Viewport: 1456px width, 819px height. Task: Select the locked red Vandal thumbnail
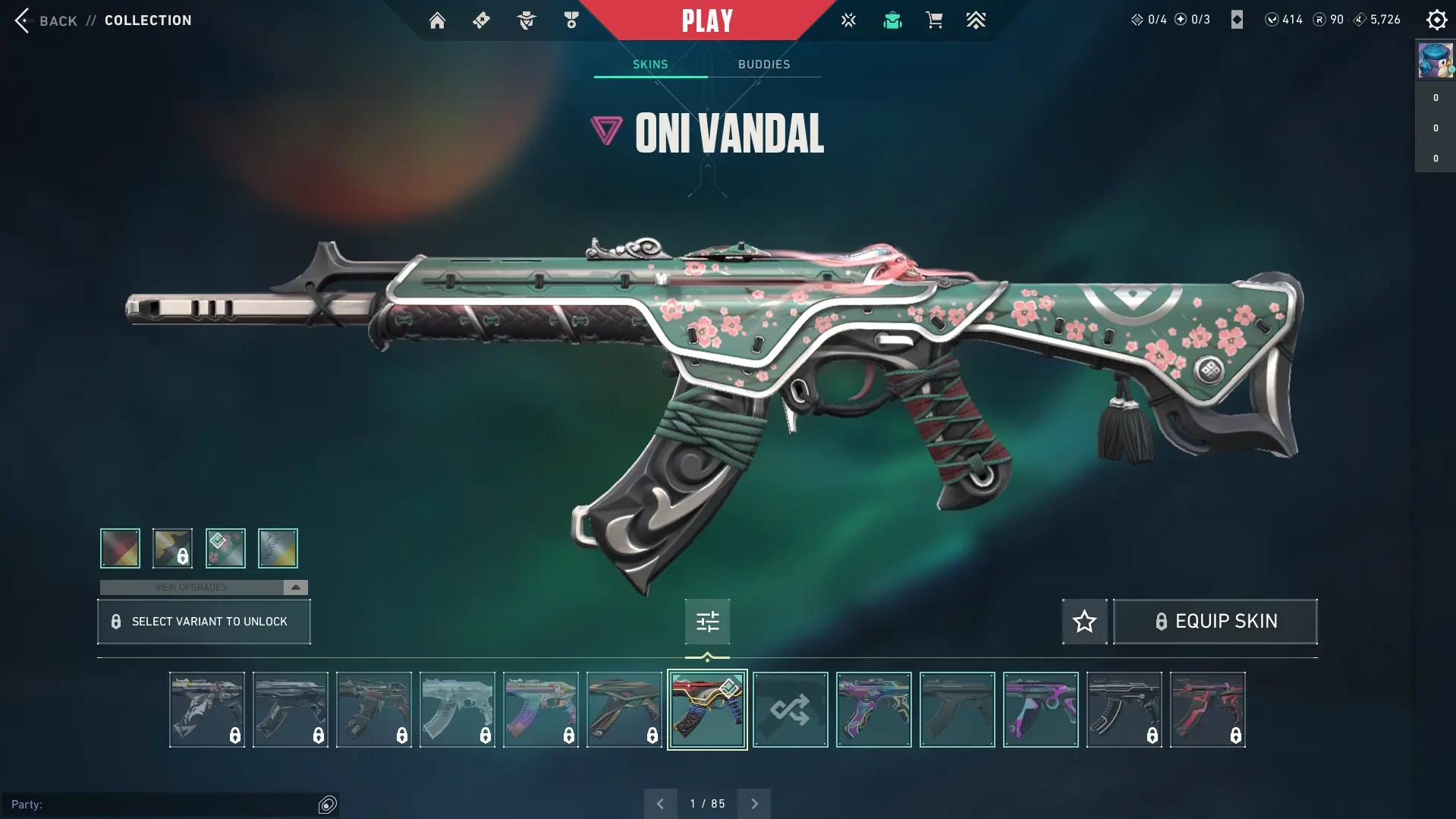(x=1207, y=710)
